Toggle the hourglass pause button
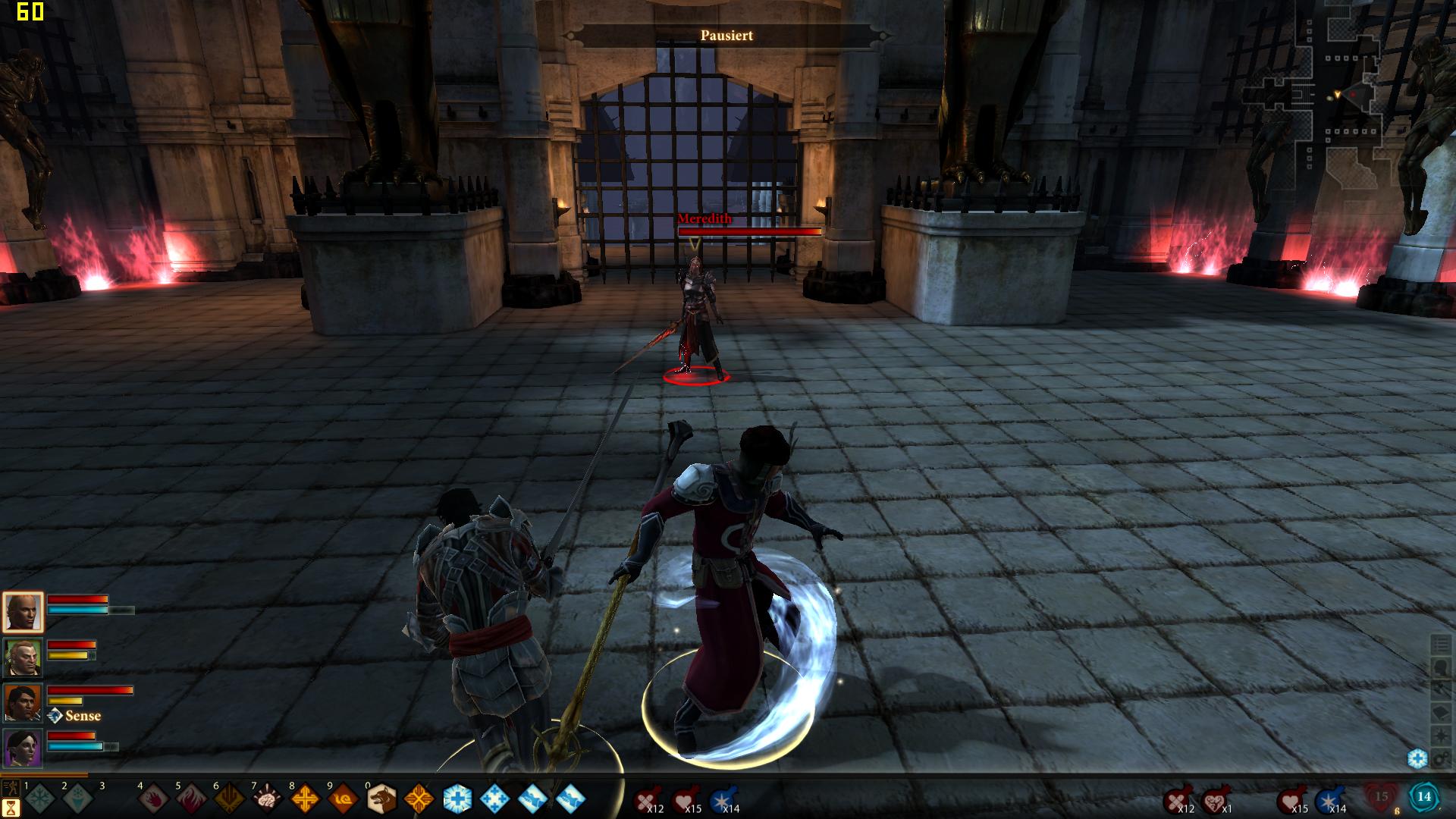The height and width of the screenshot is (819, 1456). click(x=11, y=806)
